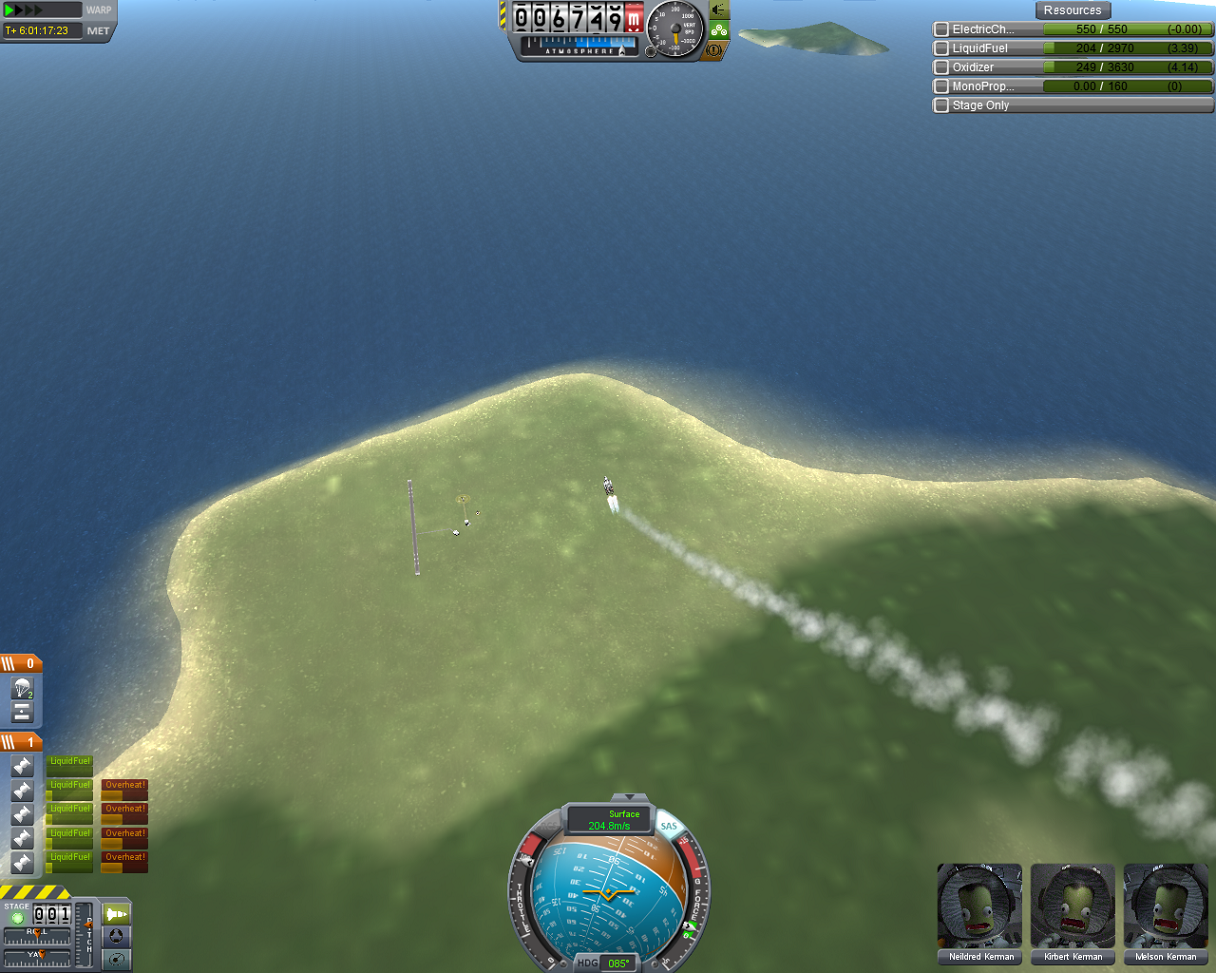Toggle the landing gear action button
This screenshot has height=973, width=1216.
pos(719,30)
